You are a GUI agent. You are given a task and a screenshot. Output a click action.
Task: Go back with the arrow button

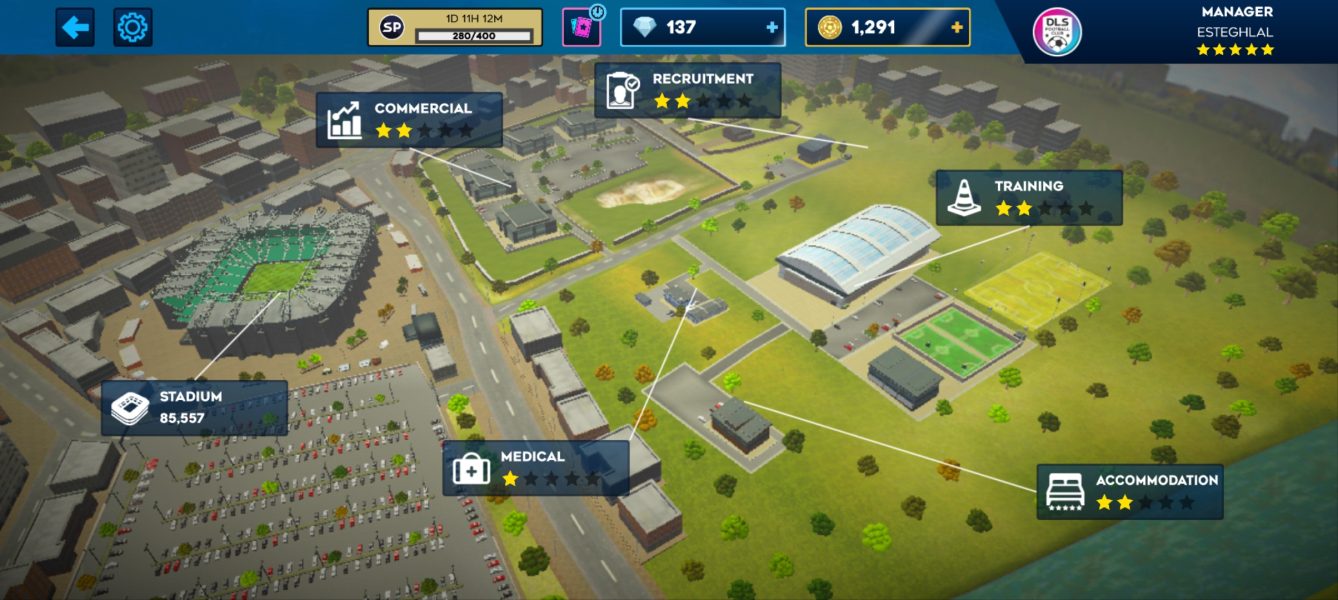point(75,27)
